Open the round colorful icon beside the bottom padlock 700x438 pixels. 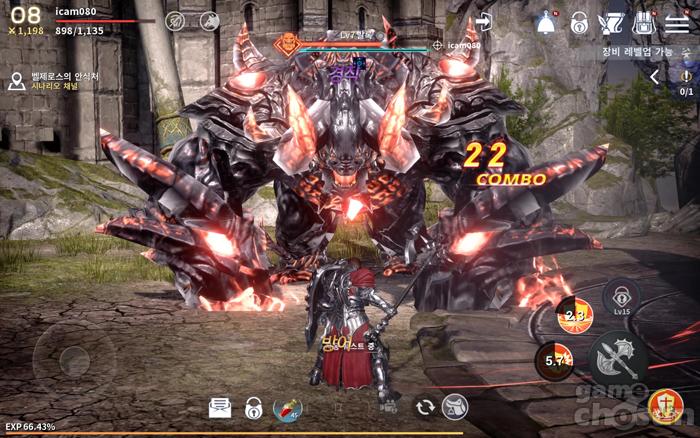288,408
